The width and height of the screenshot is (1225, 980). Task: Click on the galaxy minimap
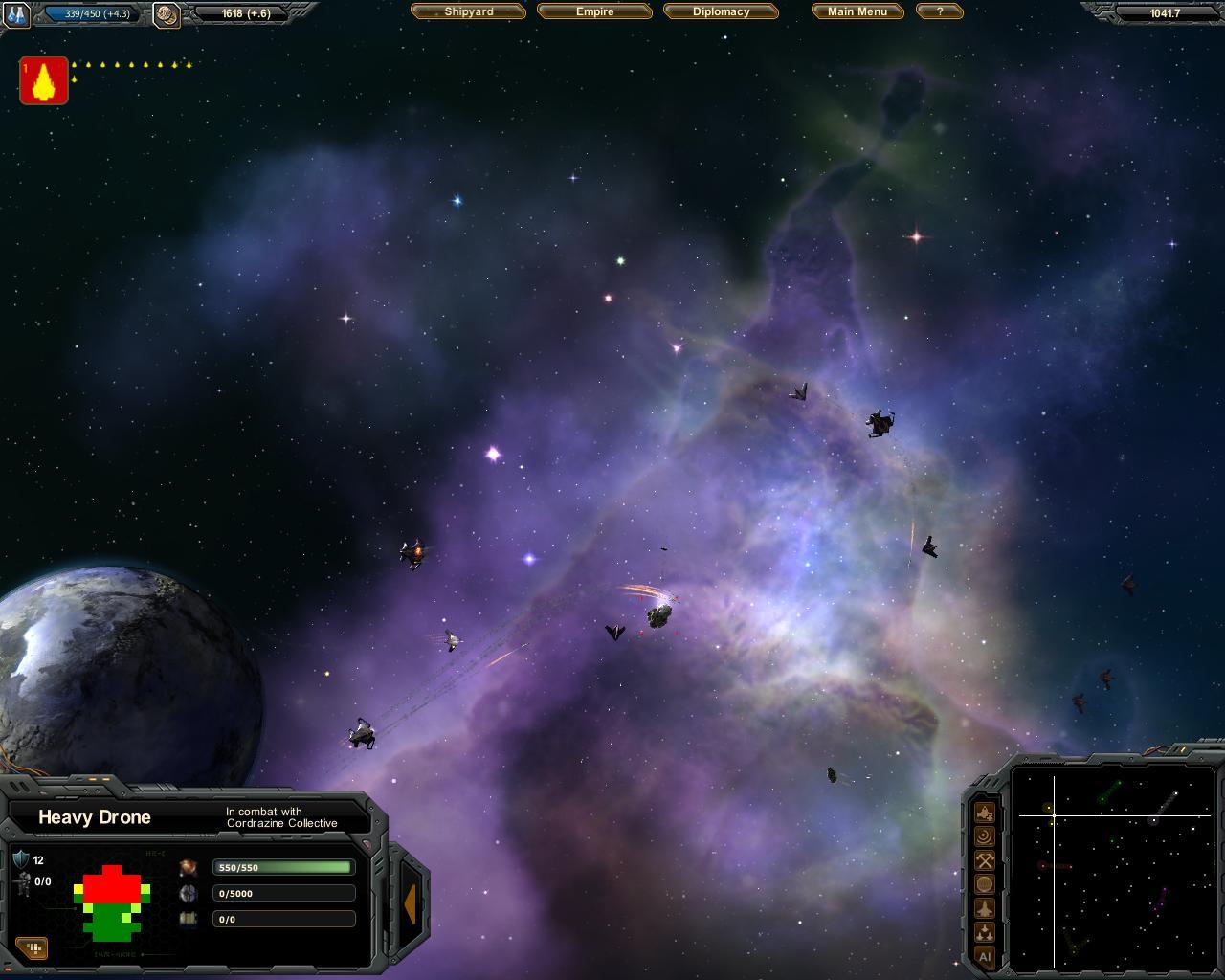pos(1110,866)
